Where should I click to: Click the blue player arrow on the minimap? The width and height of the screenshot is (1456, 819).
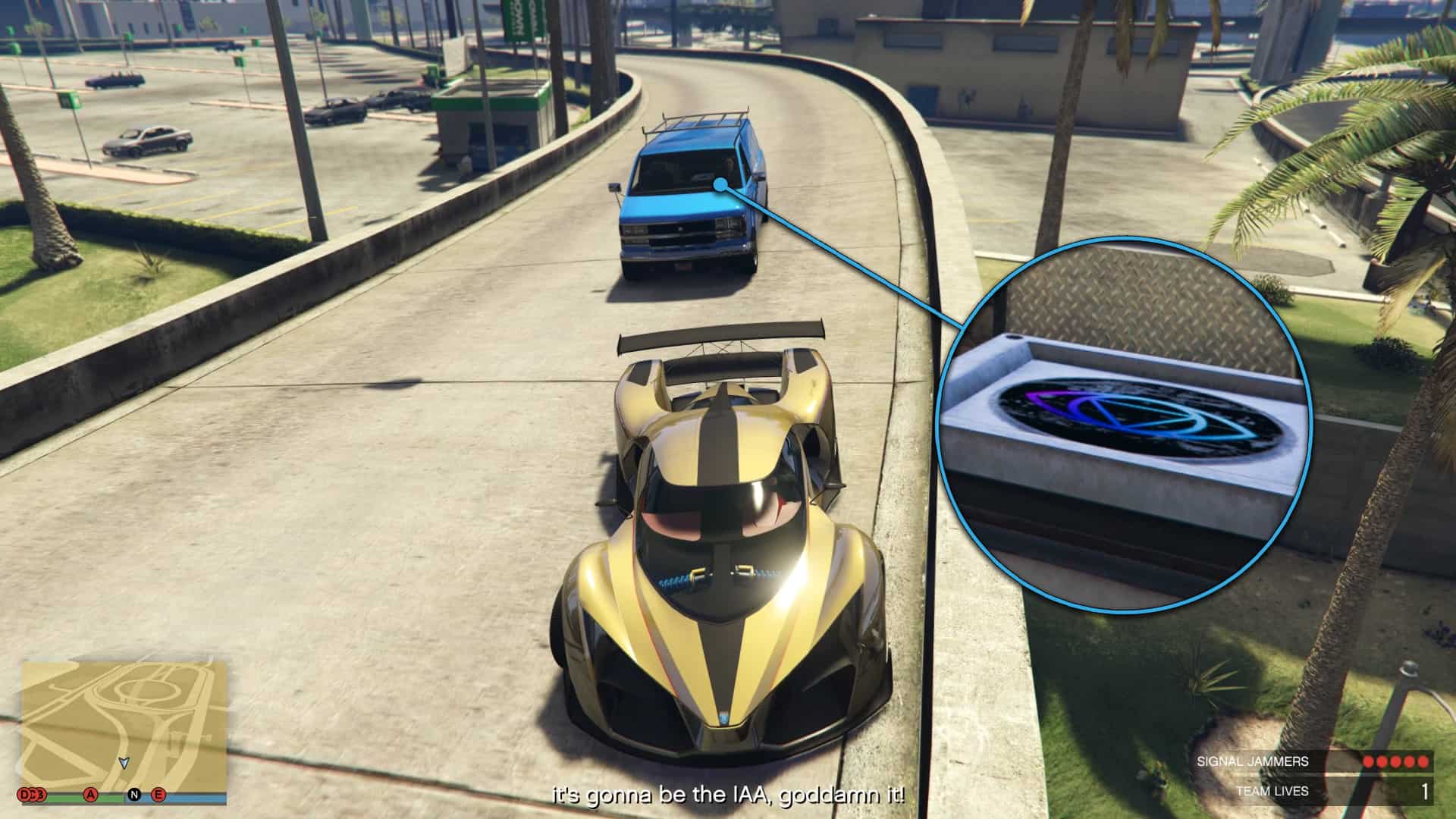[124, 764]
